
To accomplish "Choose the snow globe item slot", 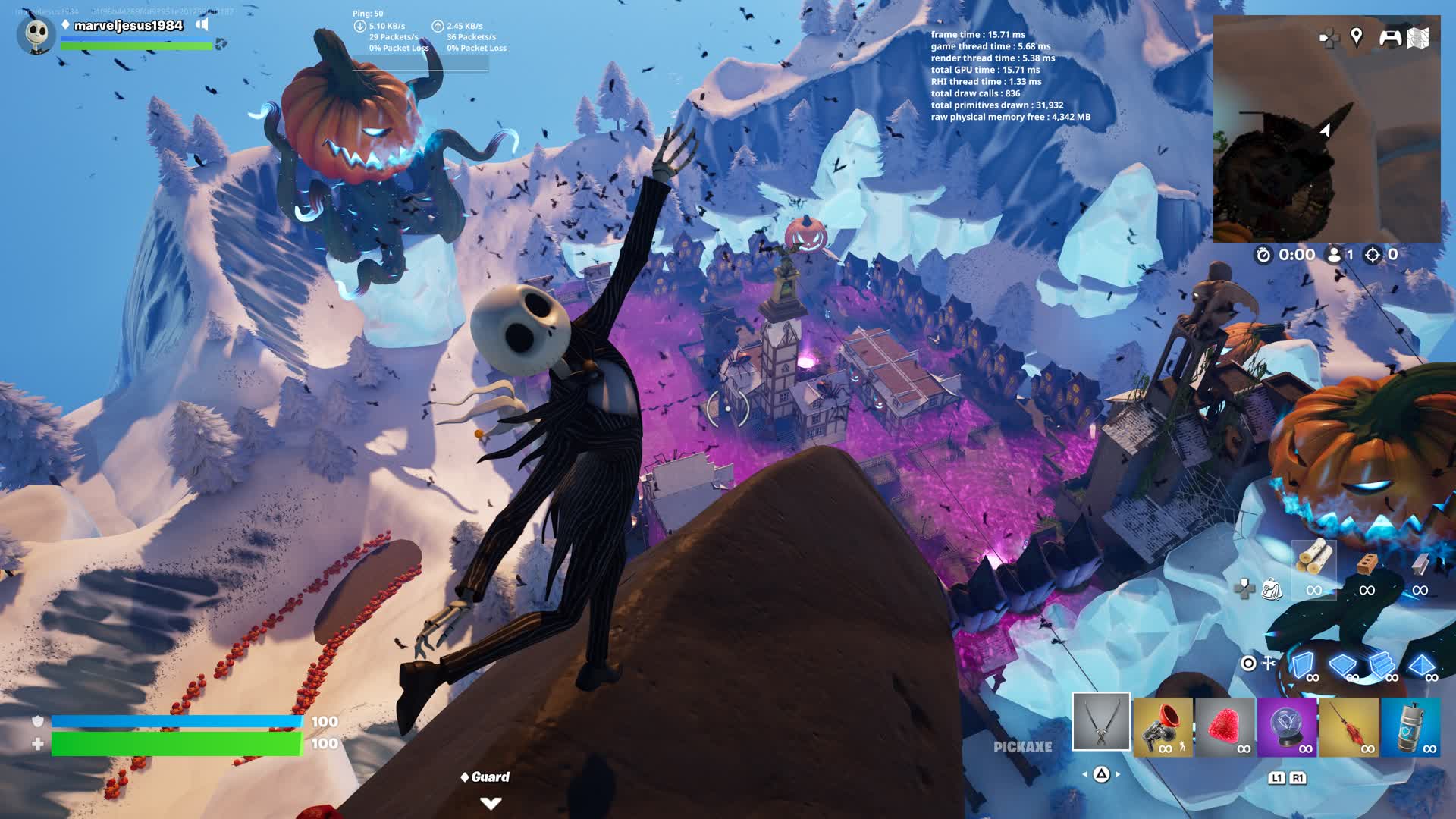I will point(1287,727).
